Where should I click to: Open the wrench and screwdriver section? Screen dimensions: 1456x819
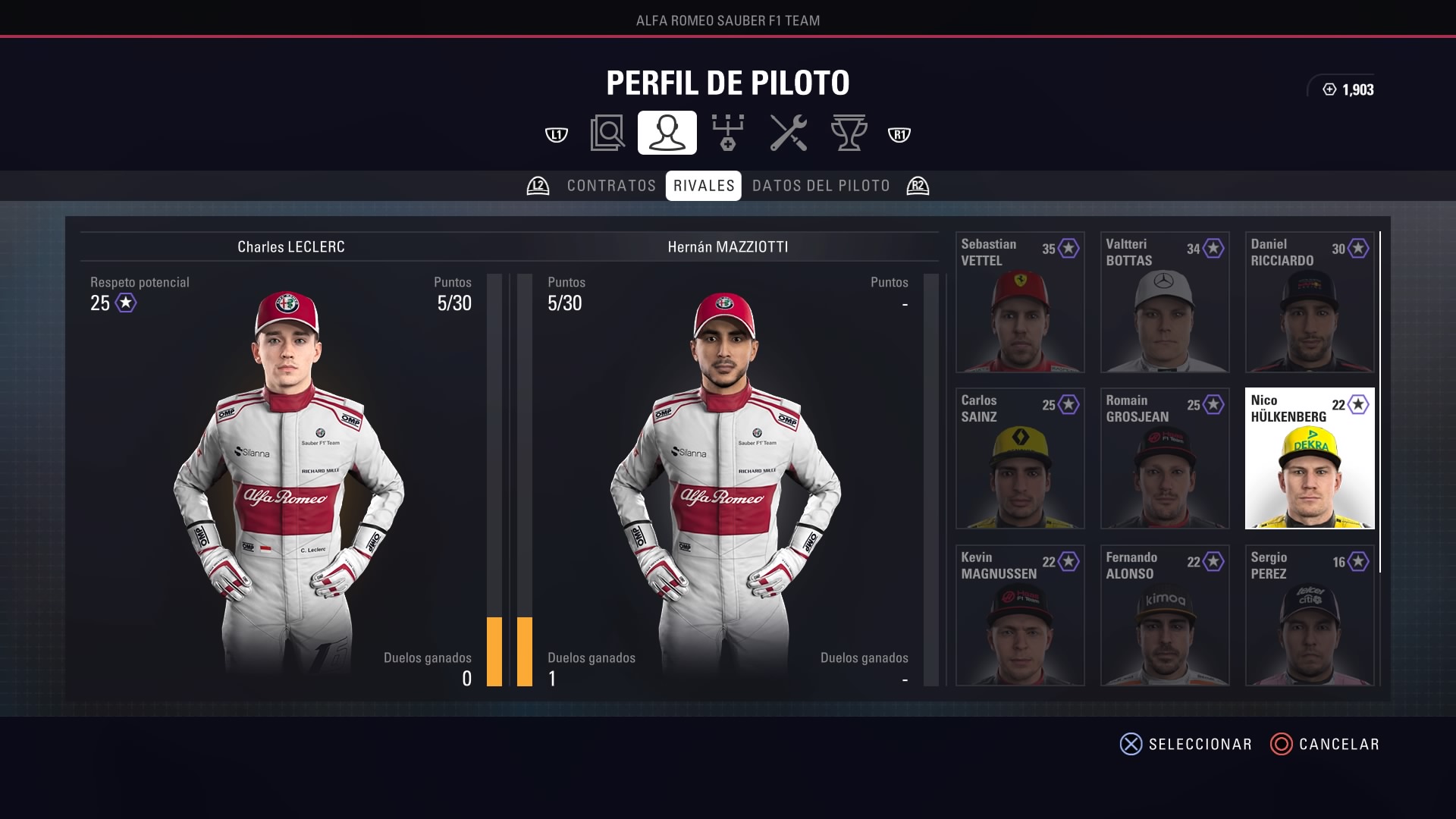(x=789, y=133)
